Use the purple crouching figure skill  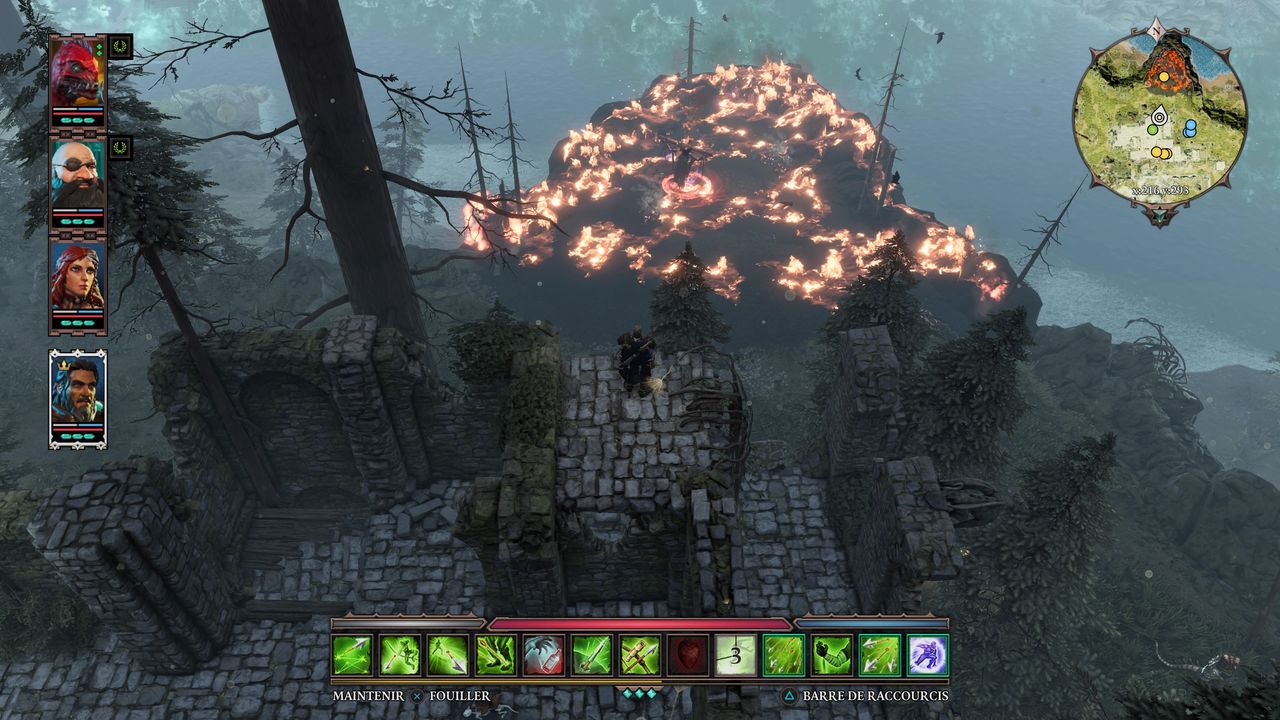(928, 655)
